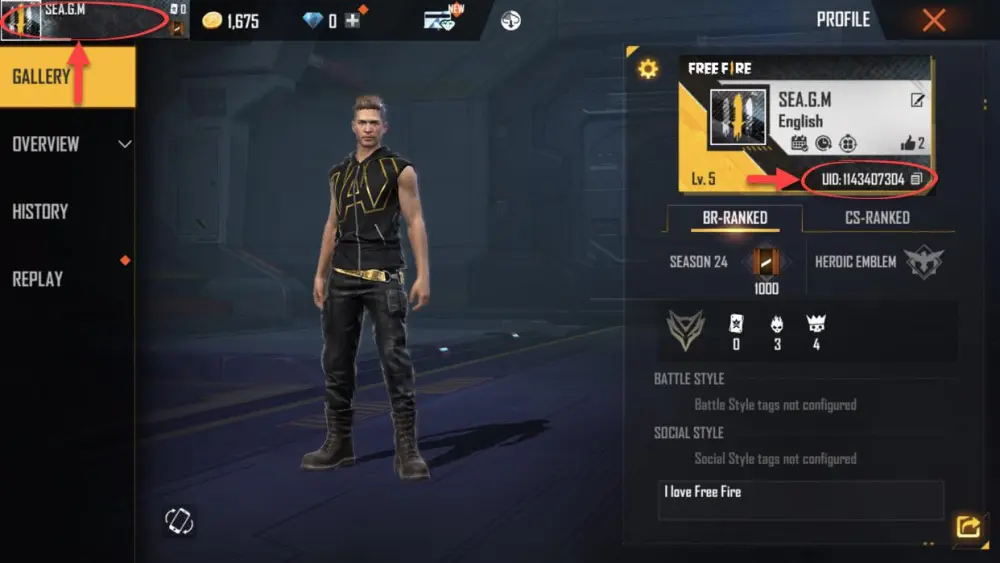Share the profile using the share button
Image resolution: width=1000 pixels, height=563 pixels.
967,526
